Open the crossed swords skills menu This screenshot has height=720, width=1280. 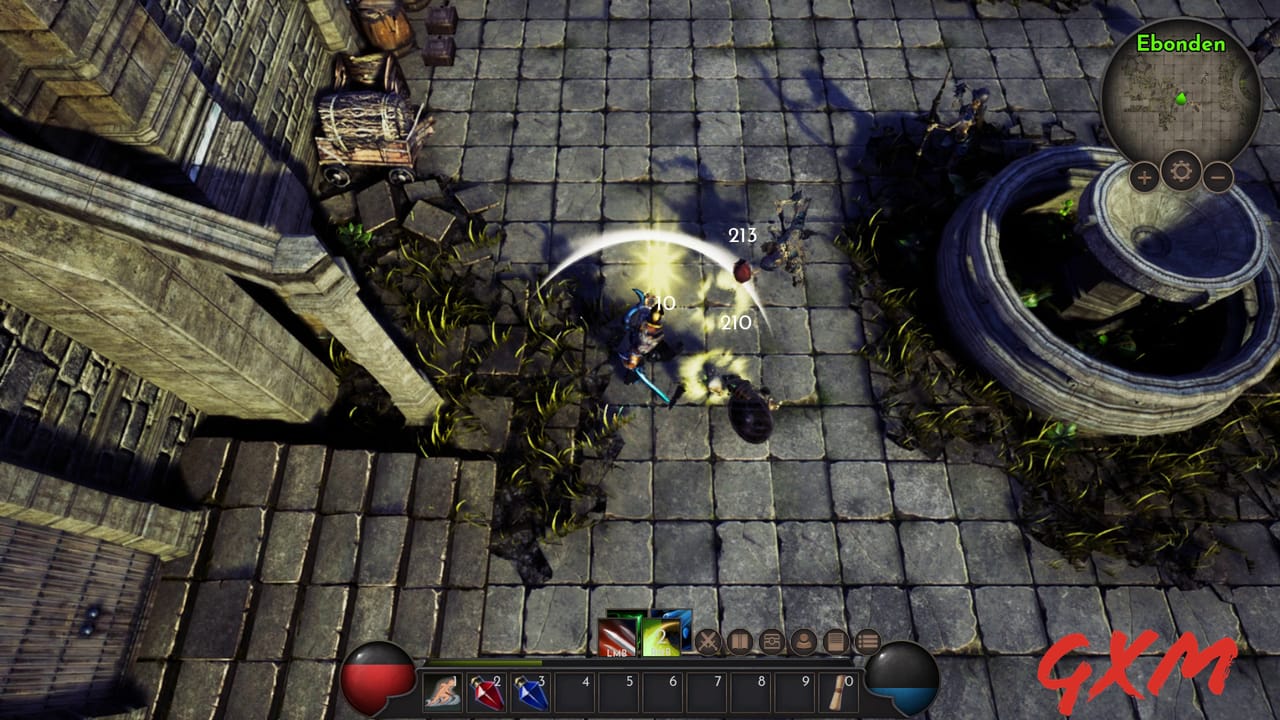(x=708, y=641)
